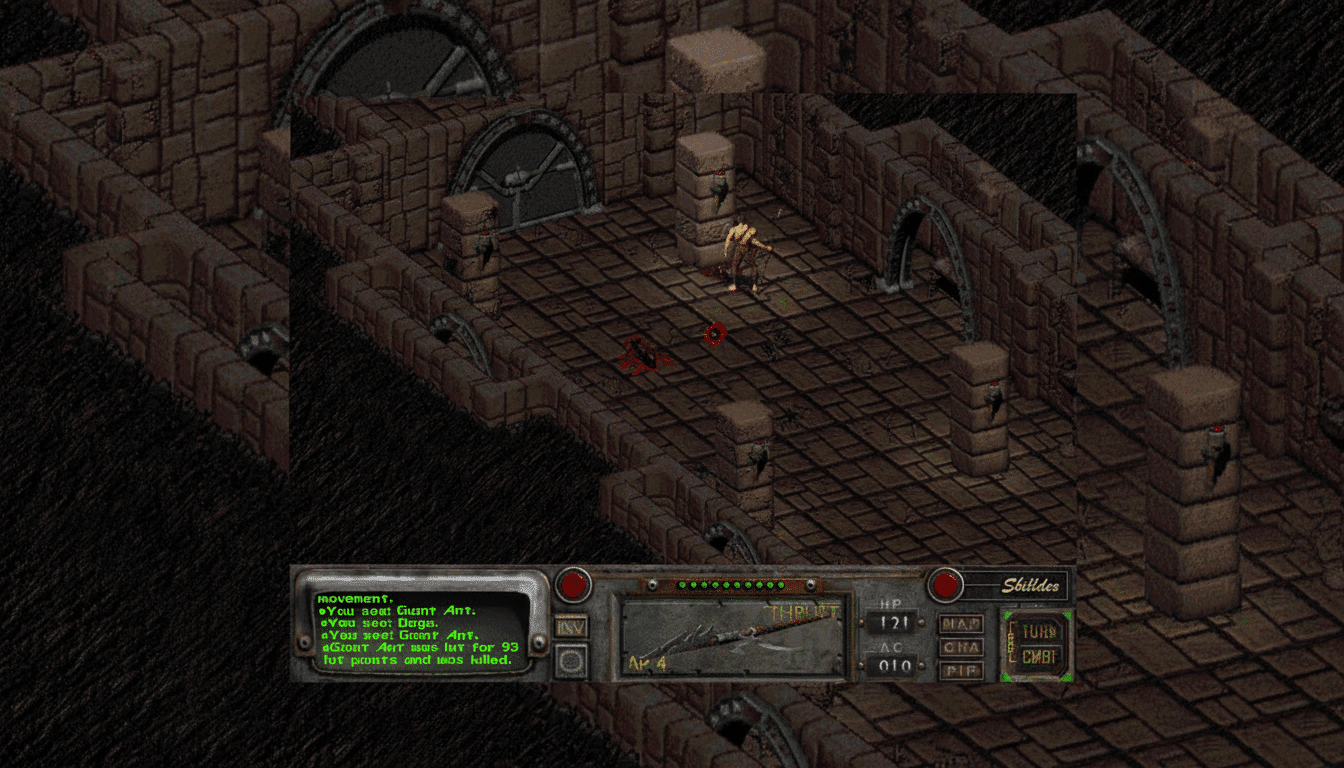The image size is (1344, 768).
Task: Toggle the weapon attack mode labeled THRUST
Action: point(800,611)
